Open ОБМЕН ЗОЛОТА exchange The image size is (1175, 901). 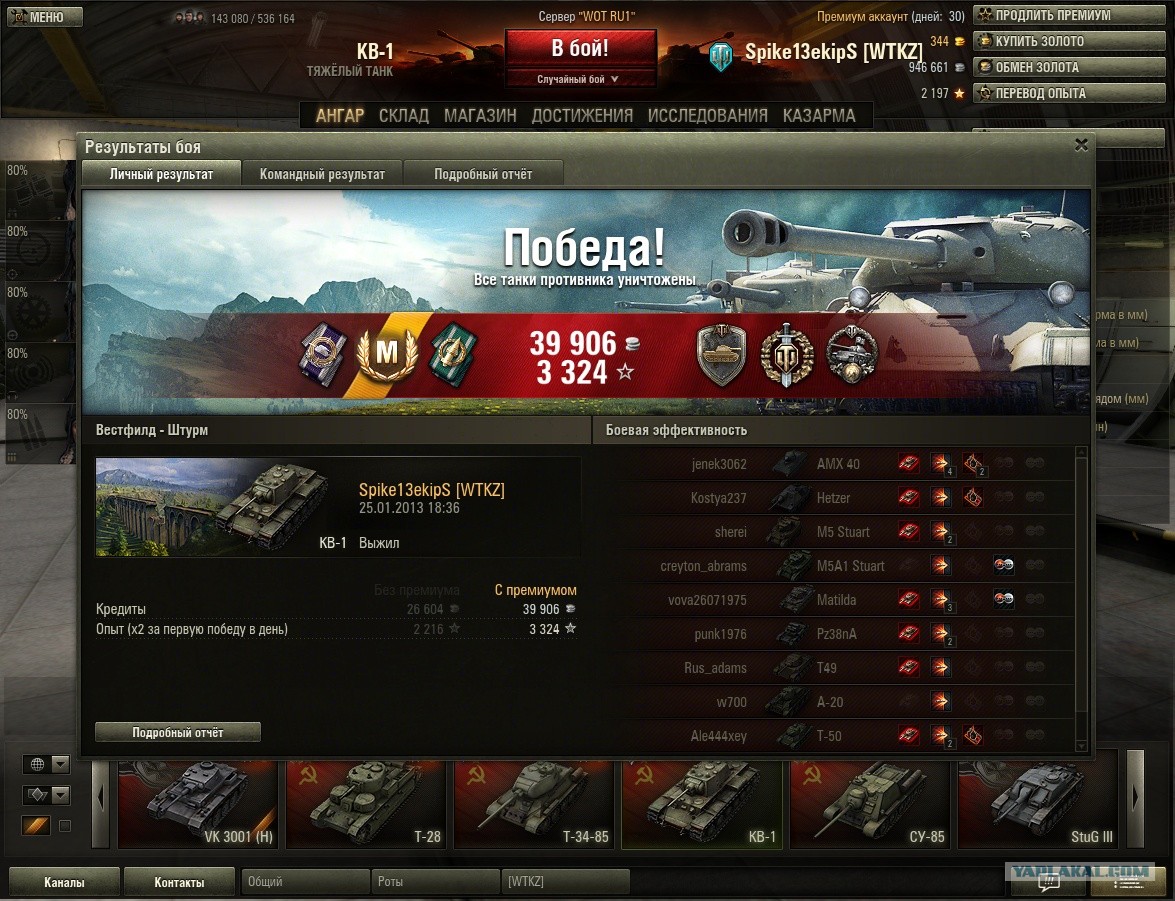[1045, 67]
